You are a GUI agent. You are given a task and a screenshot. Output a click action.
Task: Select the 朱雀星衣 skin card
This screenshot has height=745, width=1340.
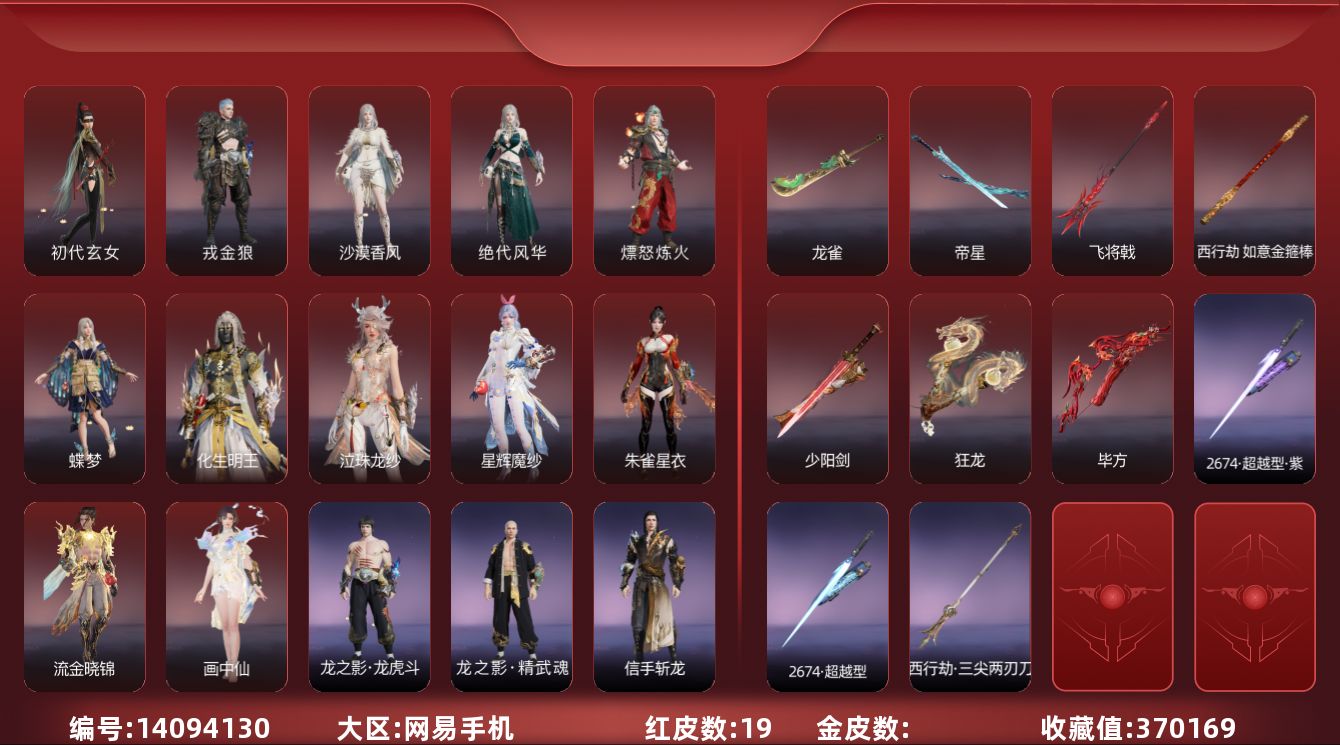(654, 388)
